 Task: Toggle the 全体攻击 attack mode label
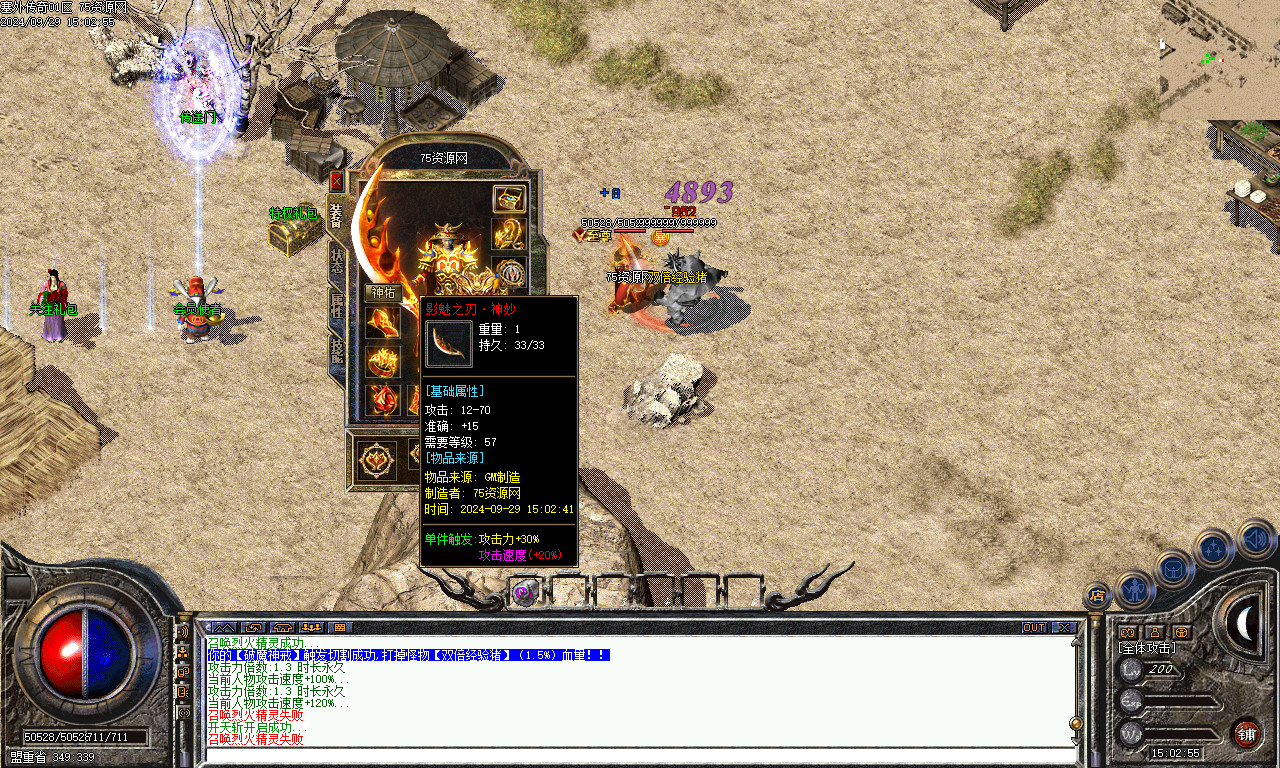click(x=1146, y=649)
